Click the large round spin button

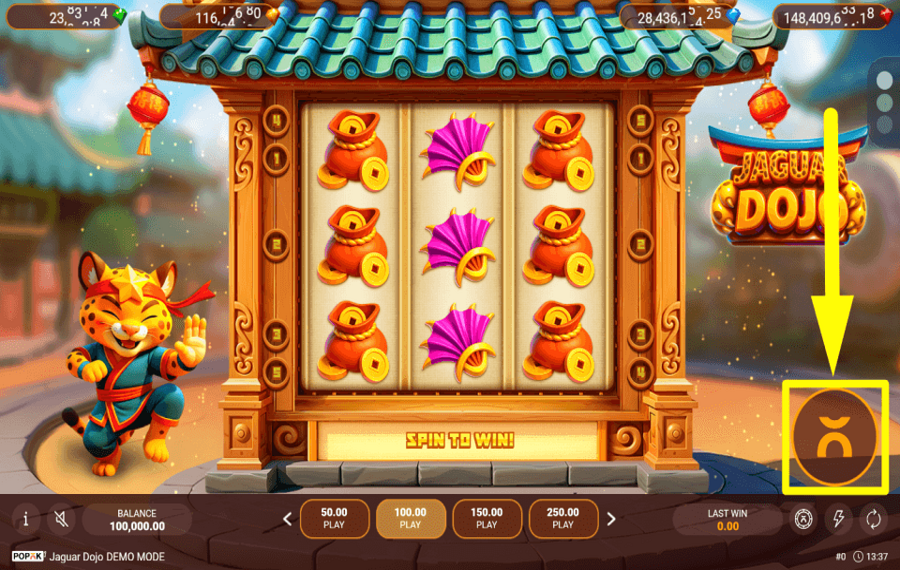click(x=835, y=438)
